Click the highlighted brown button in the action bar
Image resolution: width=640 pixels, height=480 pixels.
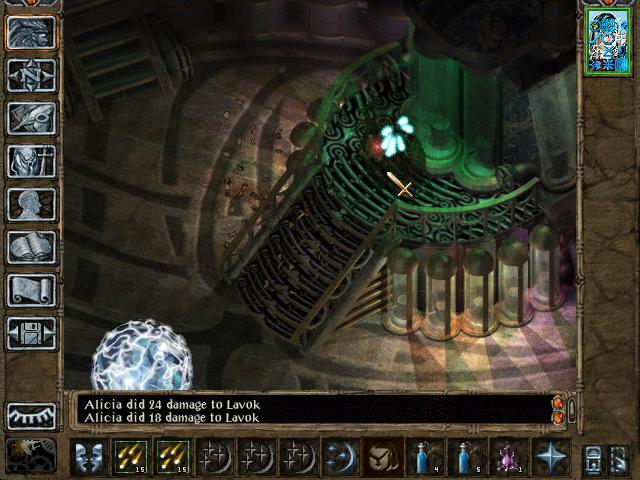pyautogui.click(x=382, y=457)
